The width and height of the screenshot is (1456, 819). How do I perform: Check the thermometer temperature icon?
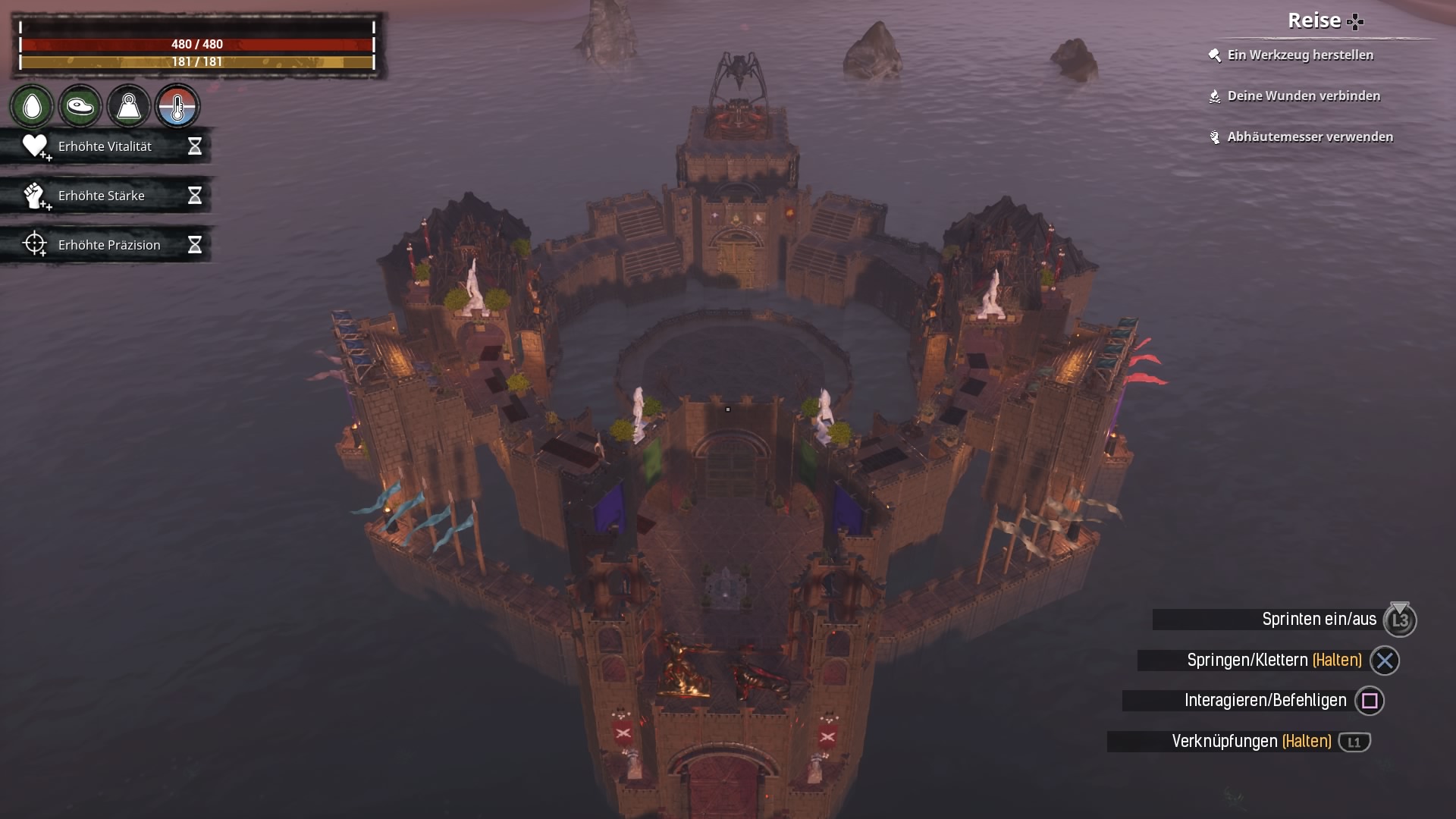(177, 107)
